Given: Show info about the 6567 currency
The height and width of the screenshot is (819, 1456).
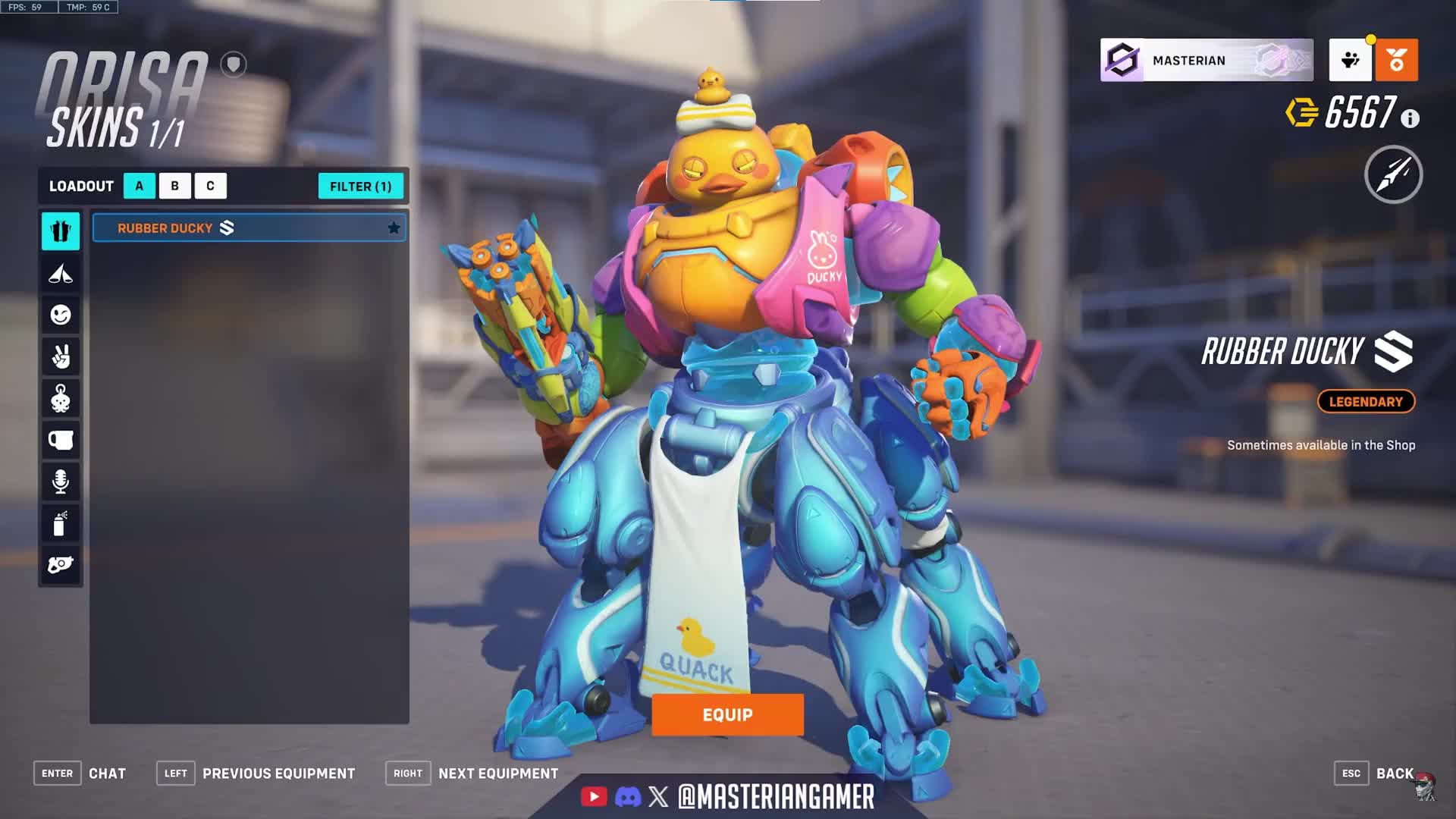Looking at the screenshot, I should [x=1410, y=119].
